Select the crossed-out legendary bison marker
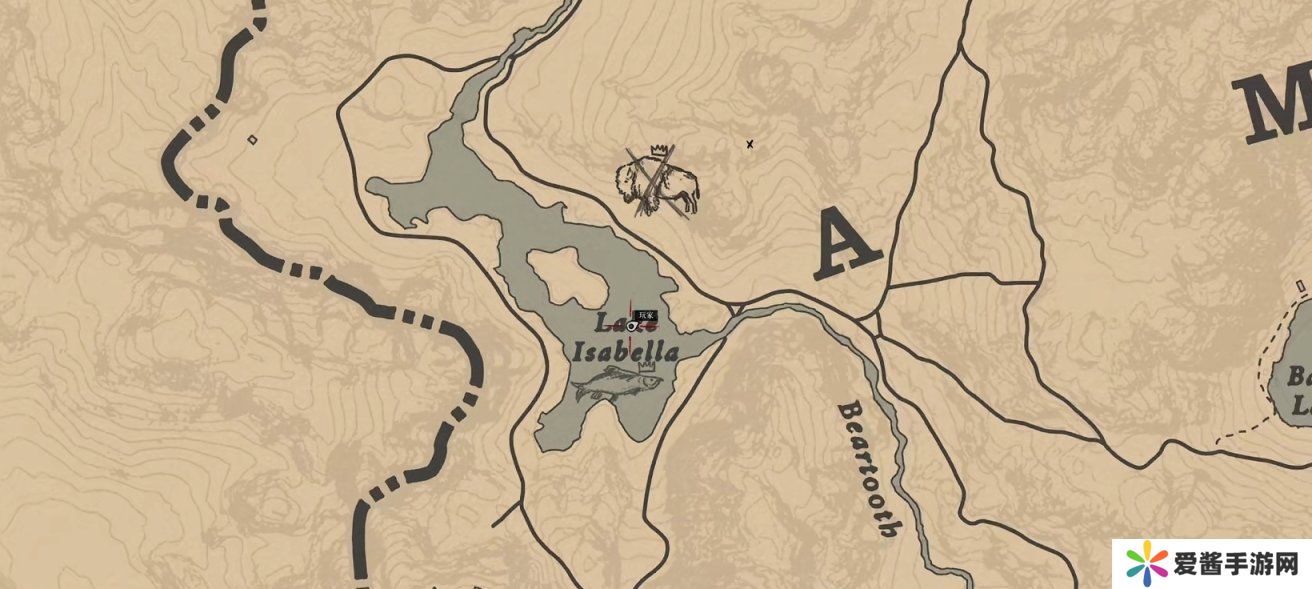Screen dimensions: 1312x589 (x=656, y=183)
